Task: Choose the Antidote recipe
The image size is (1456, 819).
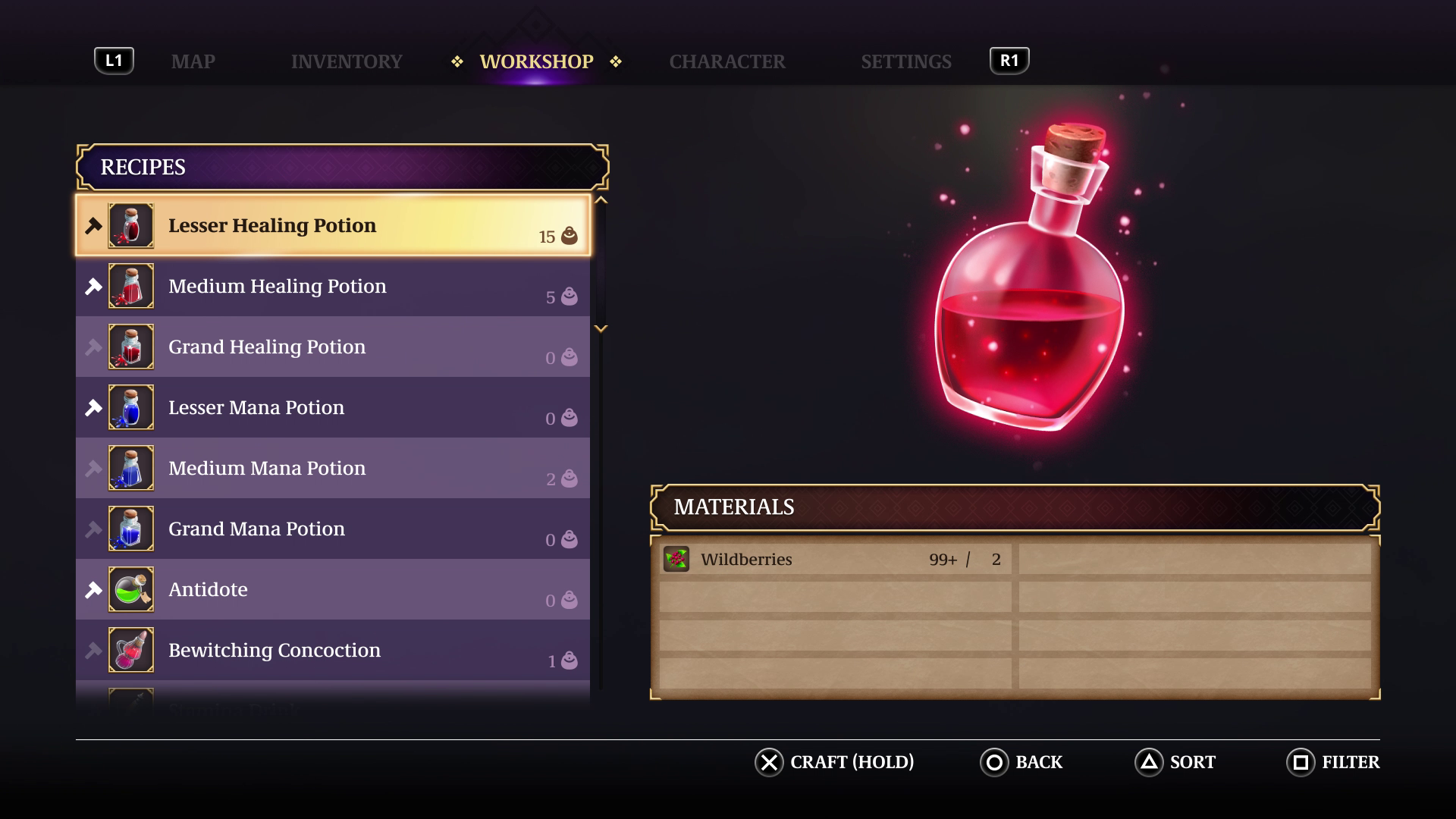Action: (334, 589)
